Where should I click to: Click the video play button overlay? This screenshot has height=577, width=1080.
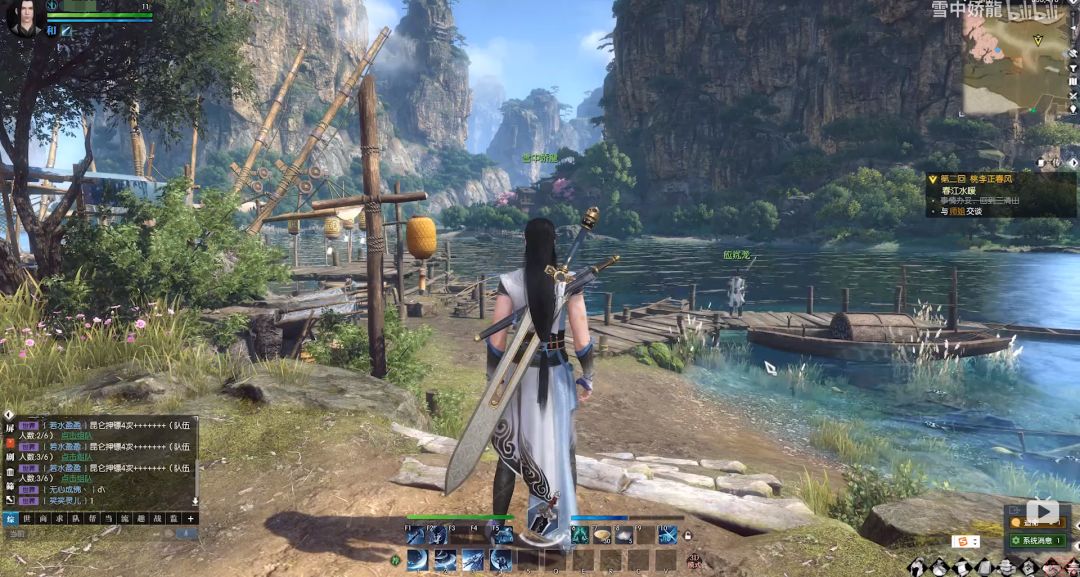(x=1042, y=511)
